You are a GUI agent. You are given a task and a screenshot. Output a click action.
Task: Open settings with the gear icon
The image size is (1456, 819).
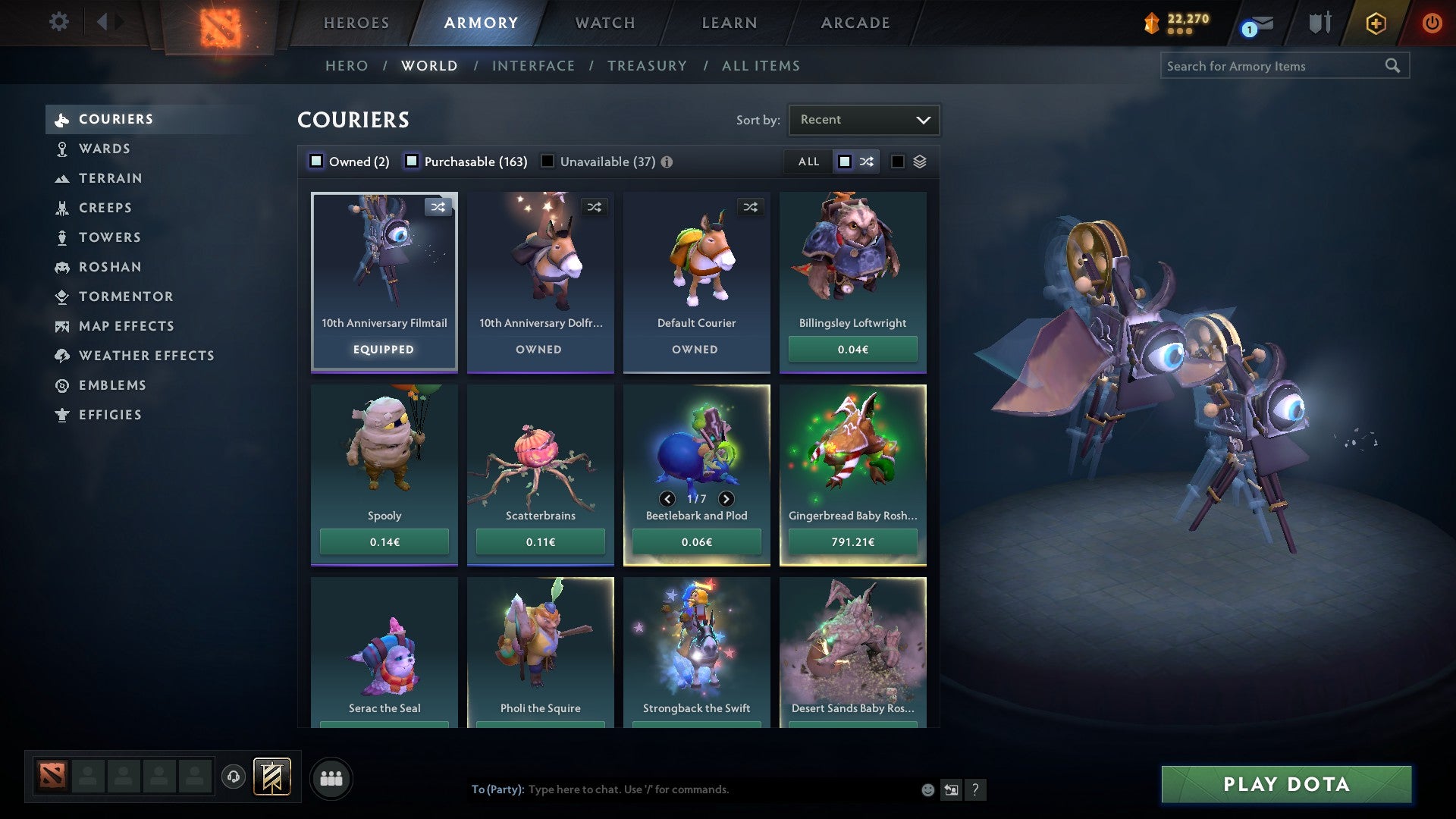[58, 22]
